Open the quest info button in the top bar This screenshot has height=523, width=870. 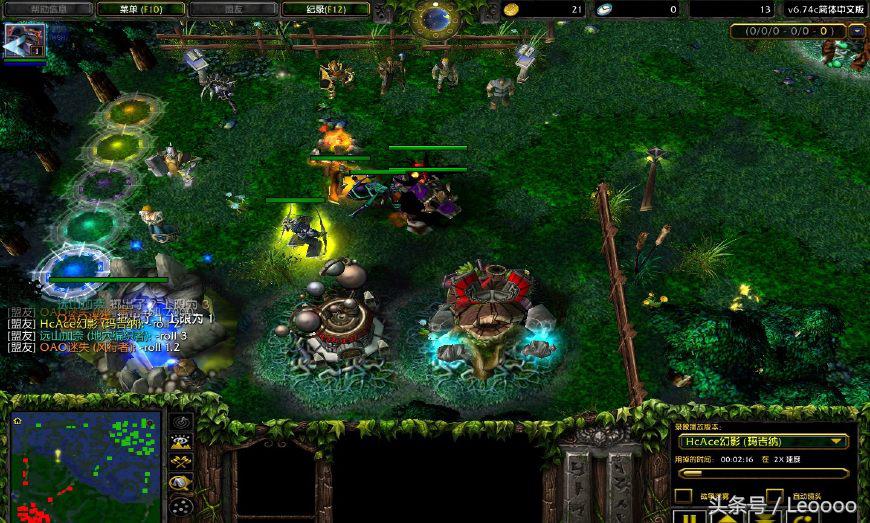[49, 9]
